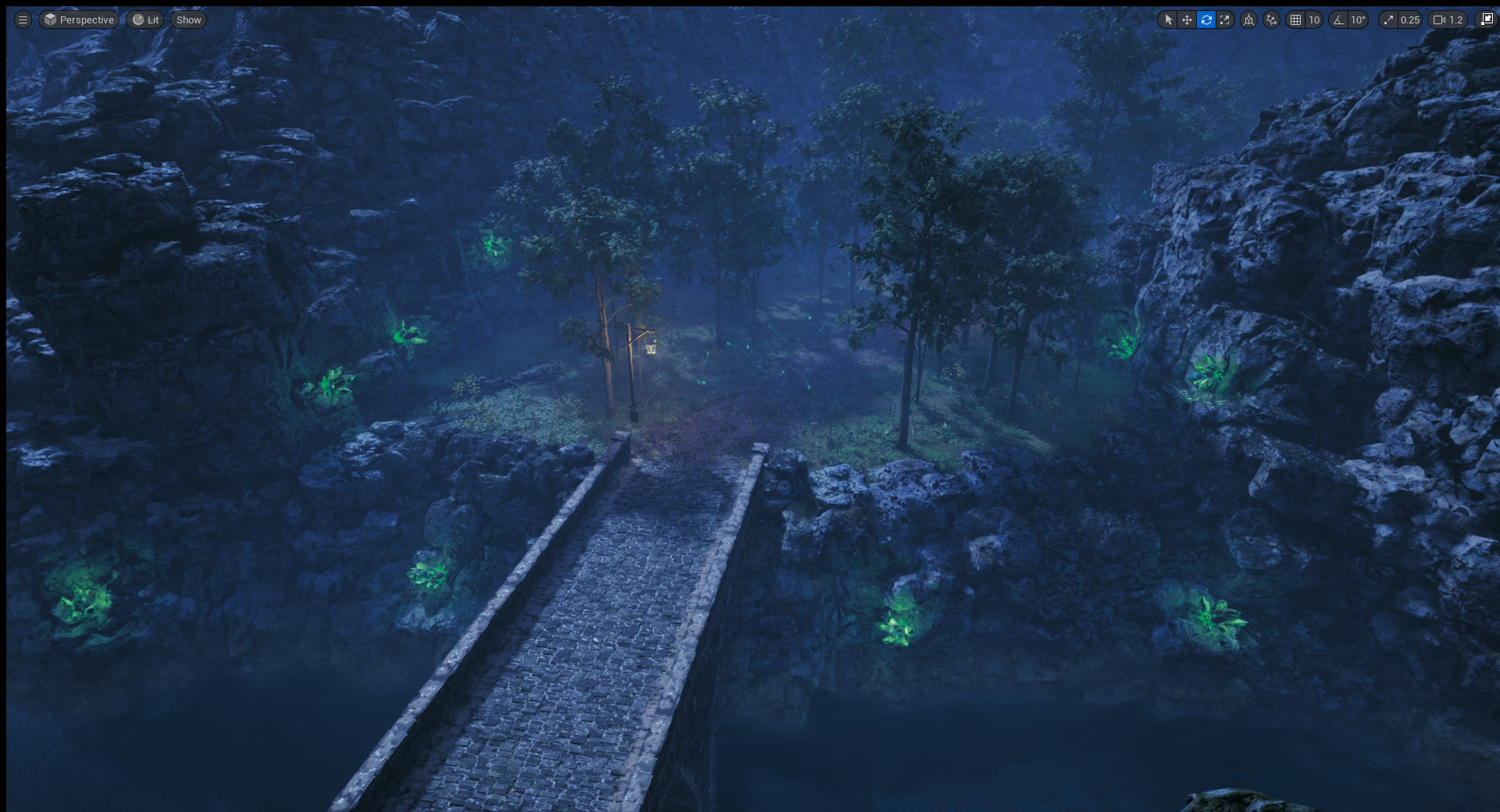Viewport: 1500px width, 812px height.
Task: Change grid snap size value 10
Action: coord(1314,20)
